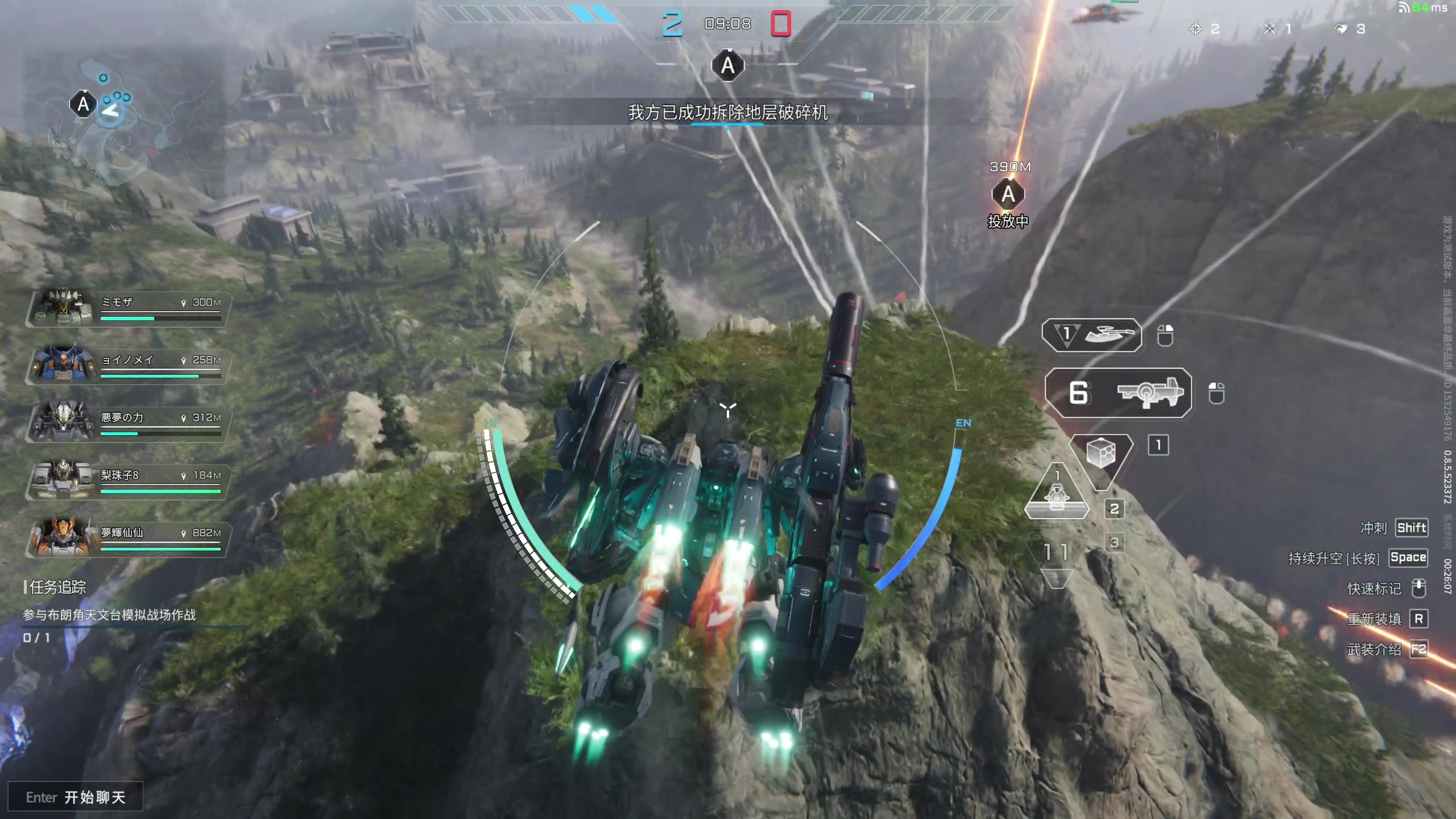Viewport: 1456px width, 819px height.
Task: Select the cannon weapon with 6 ammo
Action: [x=1118, y=393]
